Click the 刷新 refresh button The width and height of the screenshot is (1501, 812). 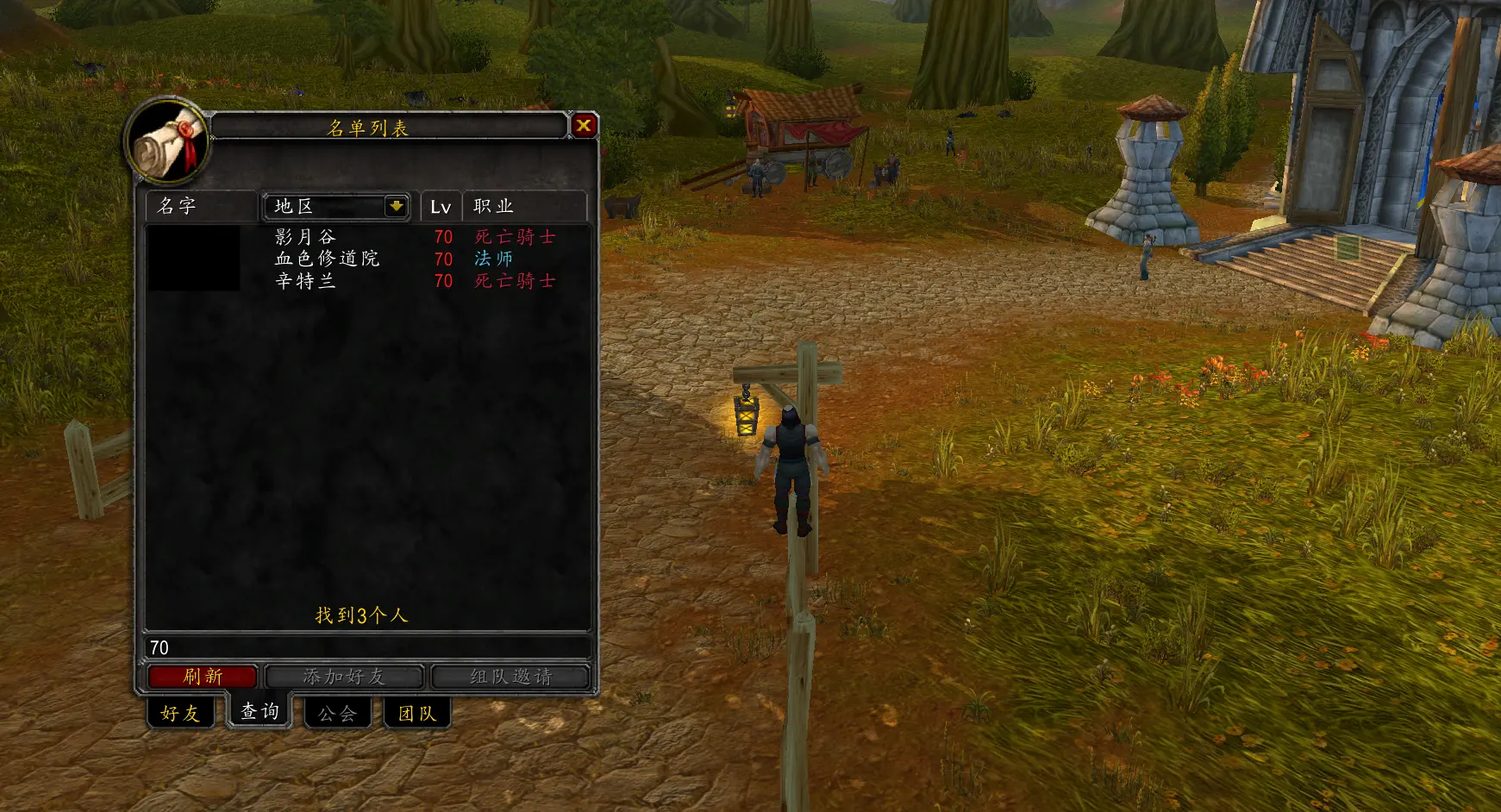202,677
